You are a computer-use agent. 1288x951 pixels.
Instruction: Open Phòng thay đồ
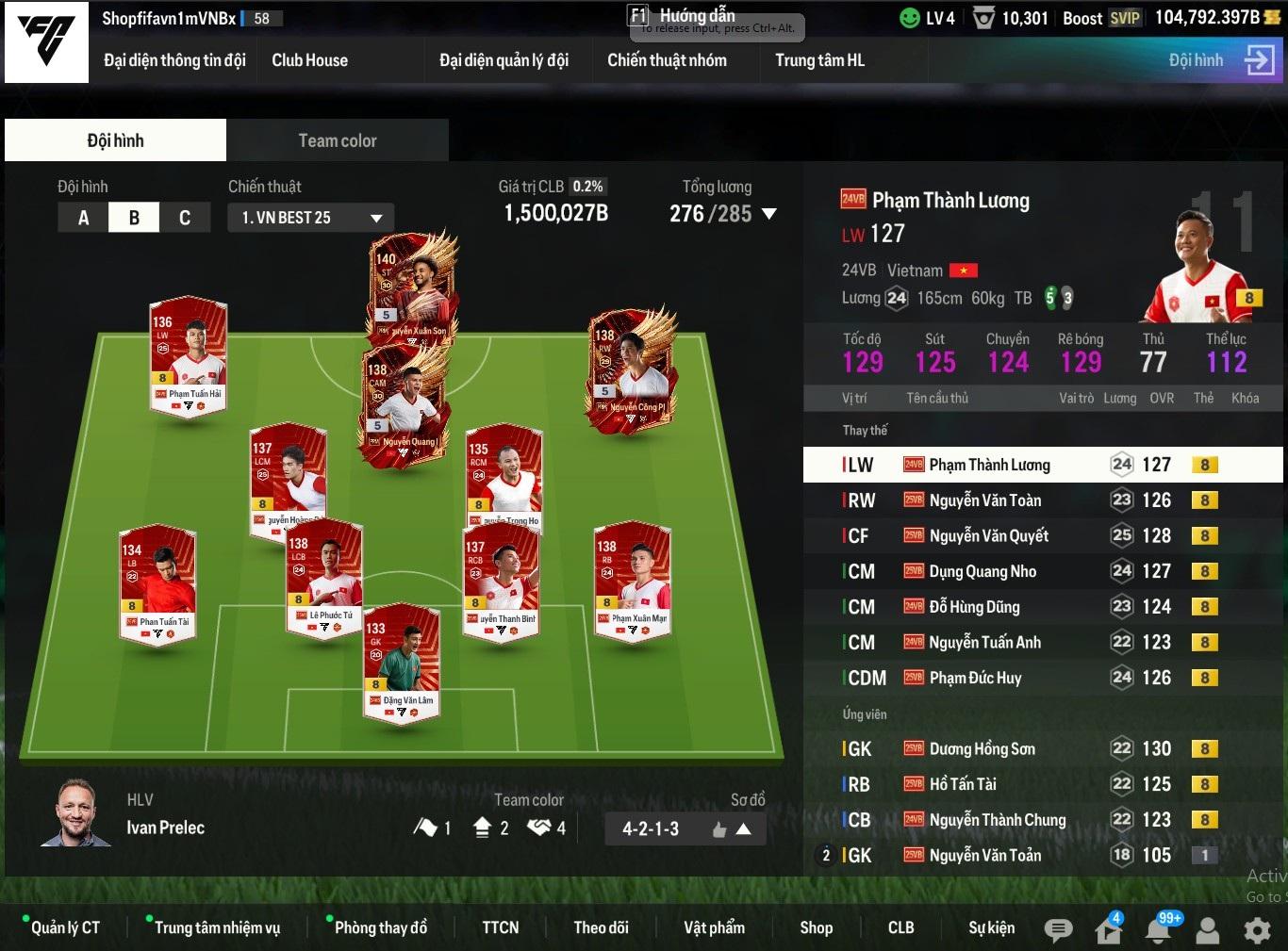click(x=380, y=927)
